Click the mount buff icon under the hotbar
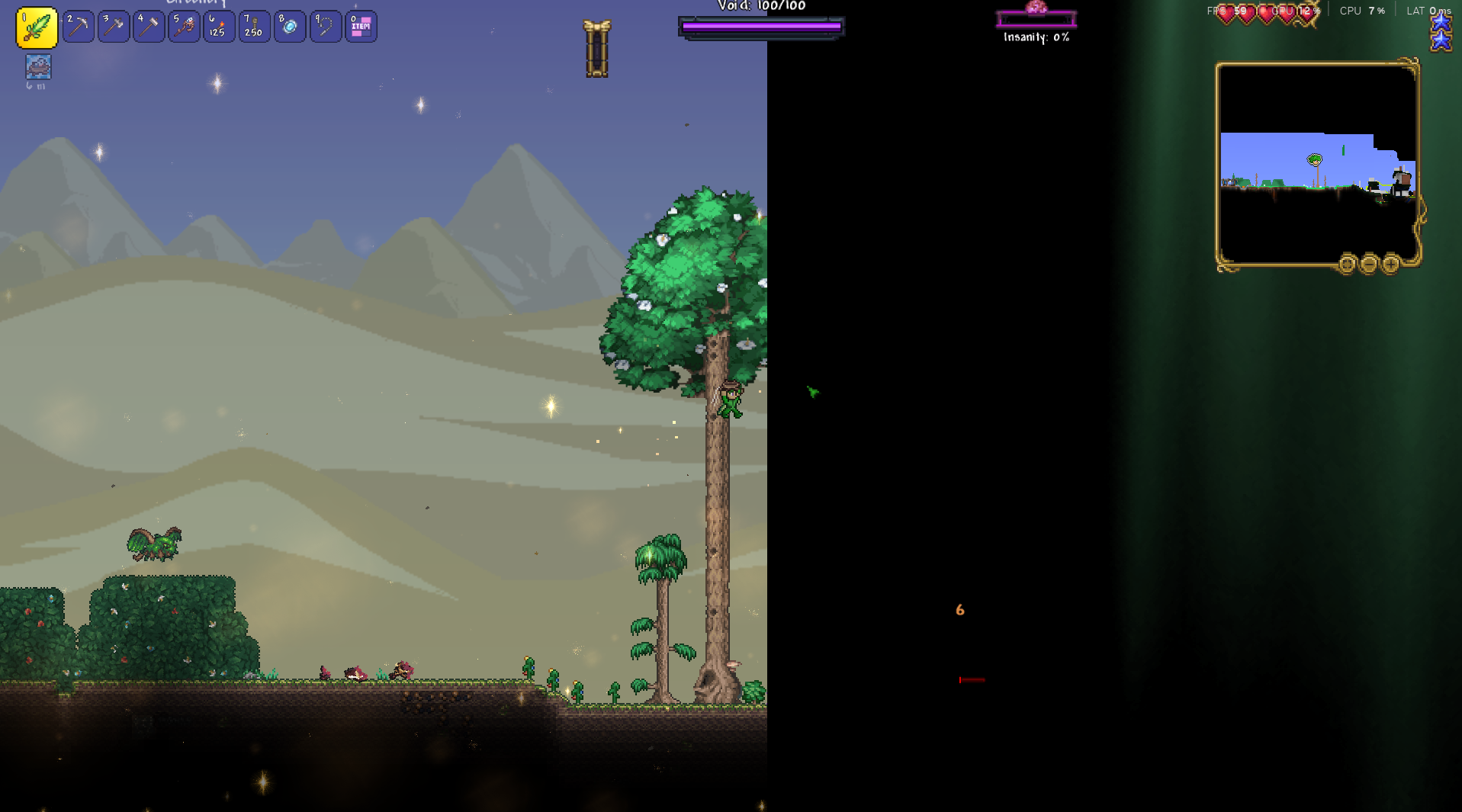The width and height of the screenshot is (1462, 812). click(x=38, y=67)
